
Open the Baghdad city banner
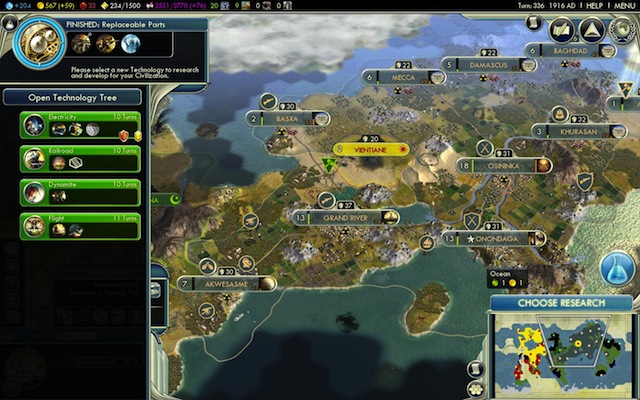click(x=570, y=50)
